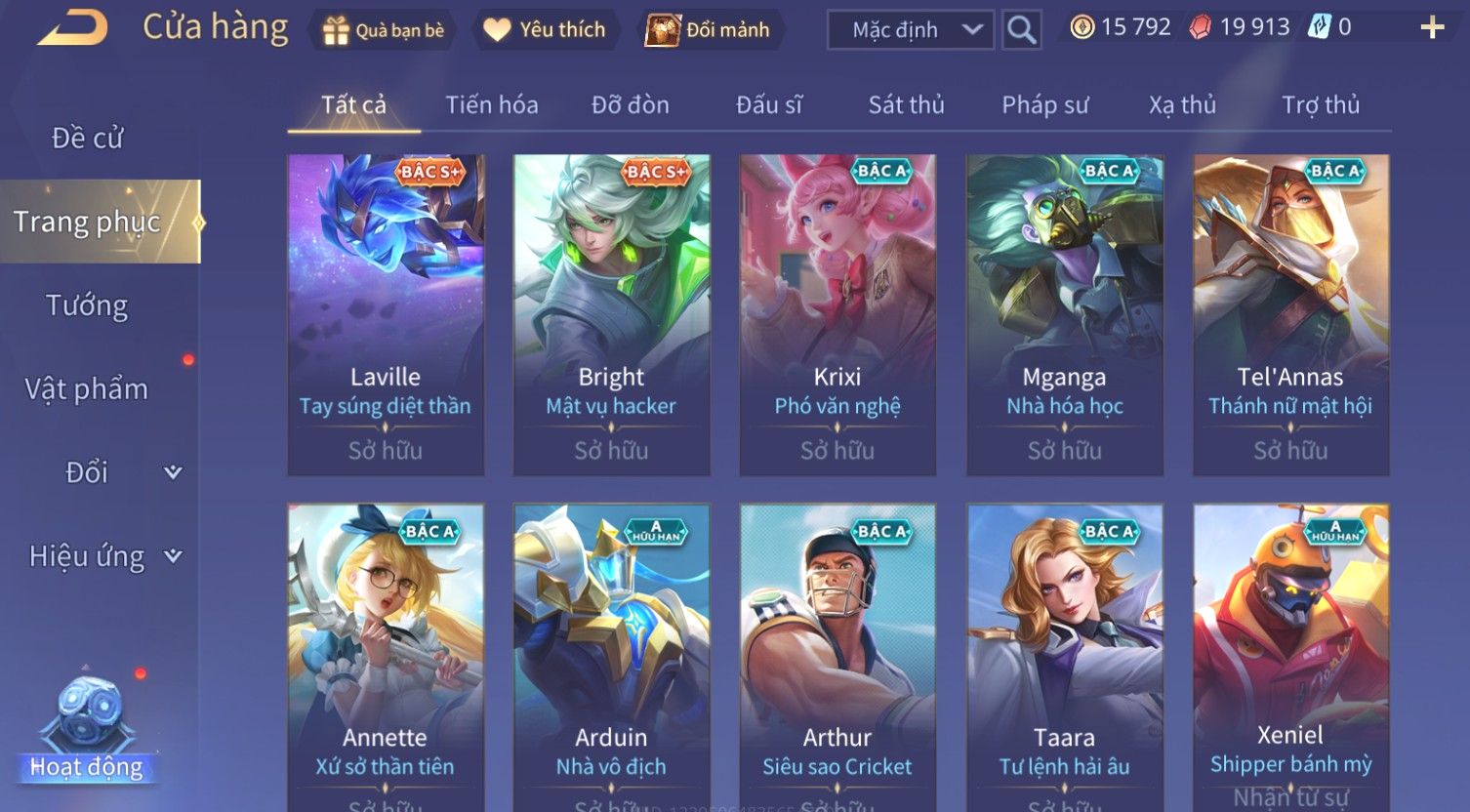This screenshot has height=812, width=1470.
Task: Select the Pháp sư tab
Action: tap(1044, 105)
